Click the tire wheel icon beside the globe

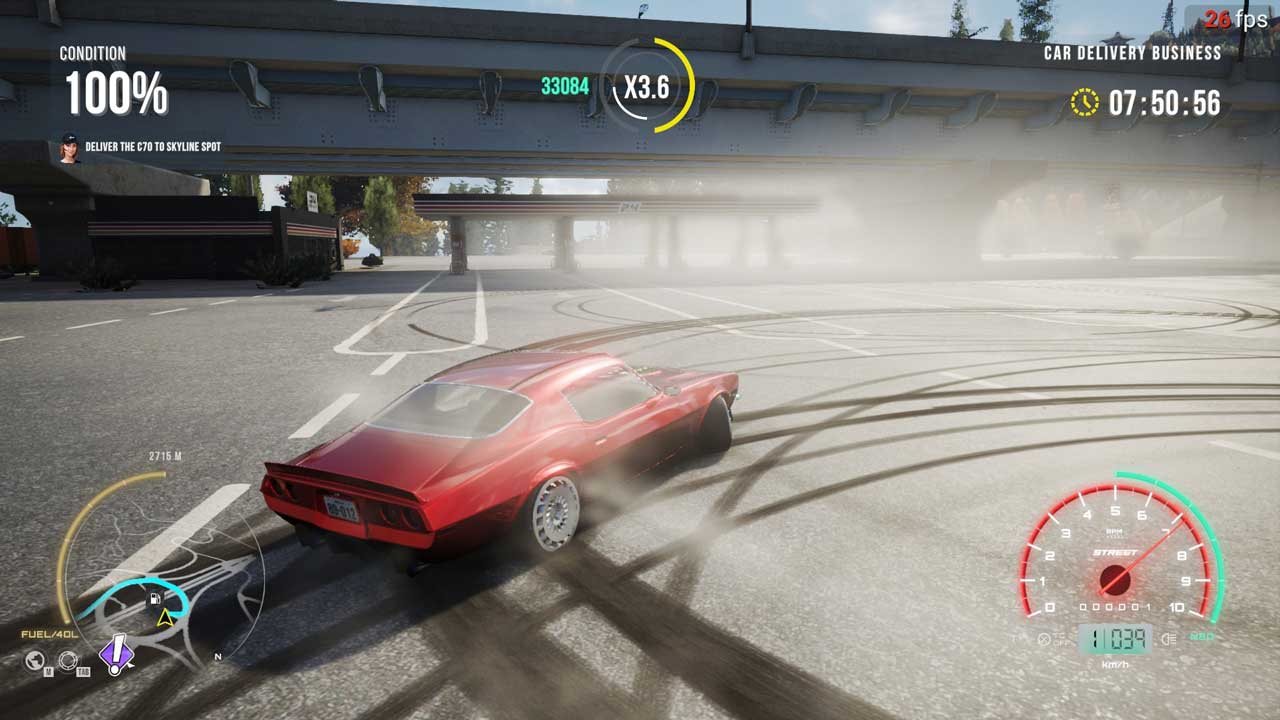tap(68, 660)
